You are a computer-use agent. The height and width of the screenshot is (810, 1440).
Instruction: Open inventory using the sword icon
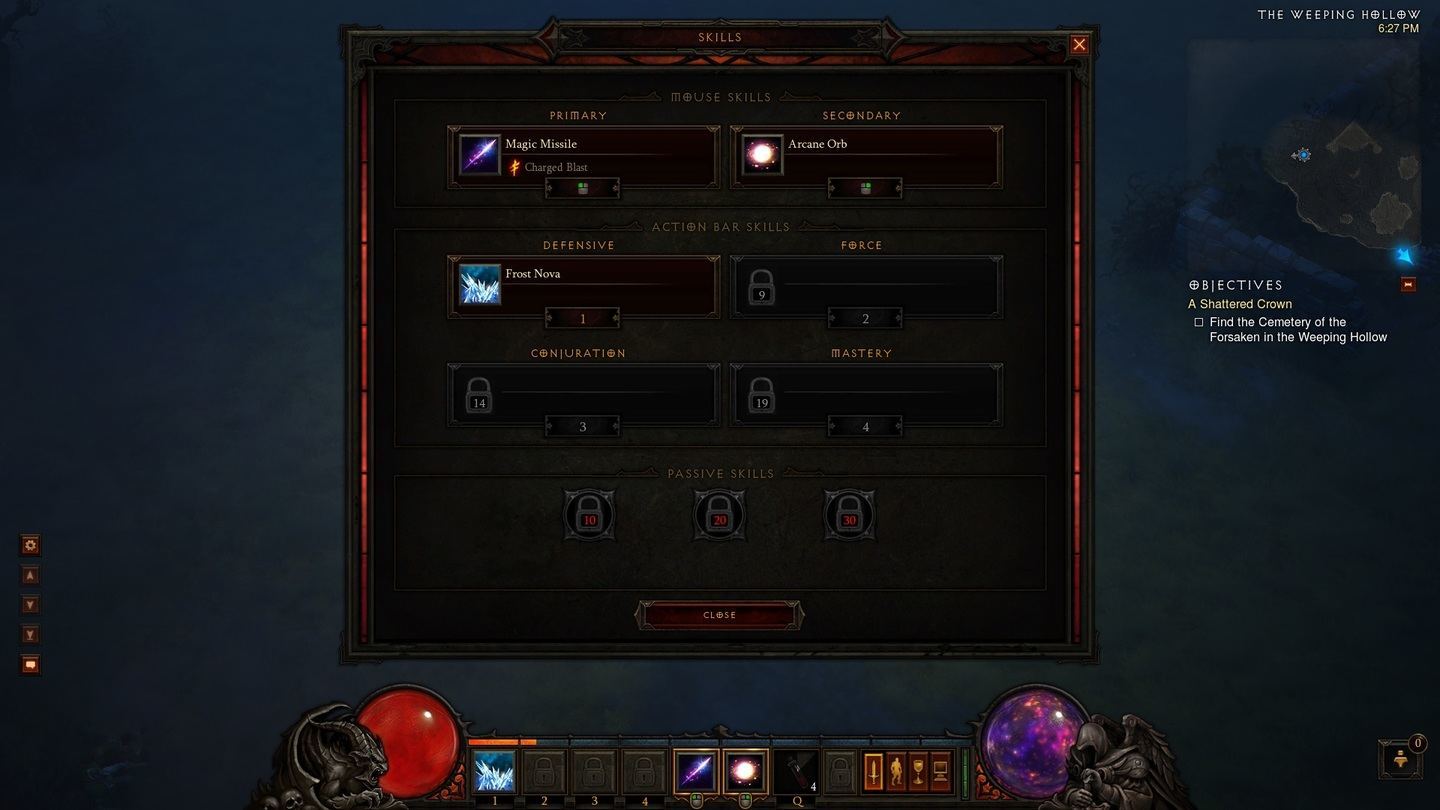[874, 770]
